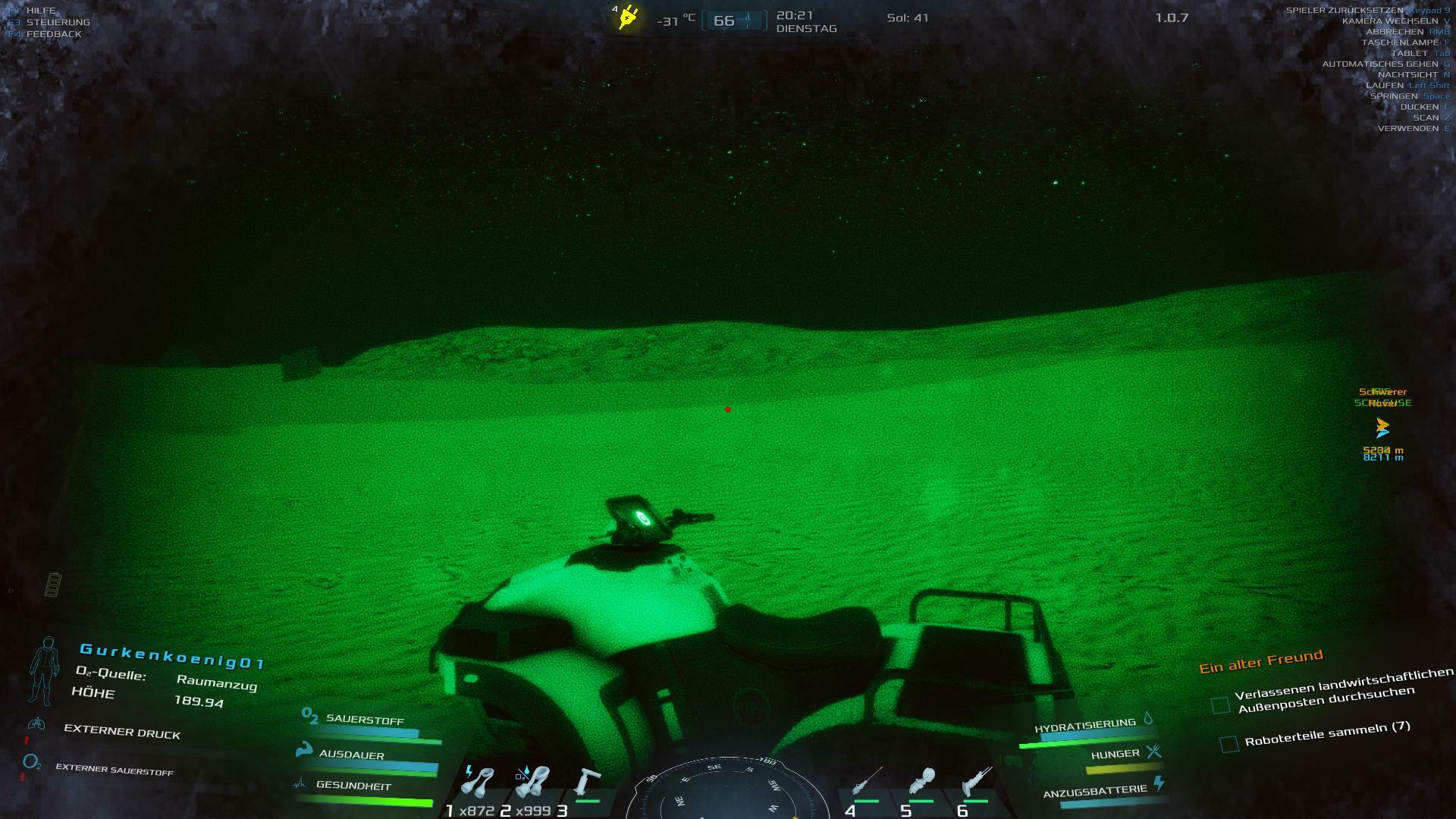Select the tool in hotbar slot 5
The image size is (1456, 819).
[x=921, y=783]
